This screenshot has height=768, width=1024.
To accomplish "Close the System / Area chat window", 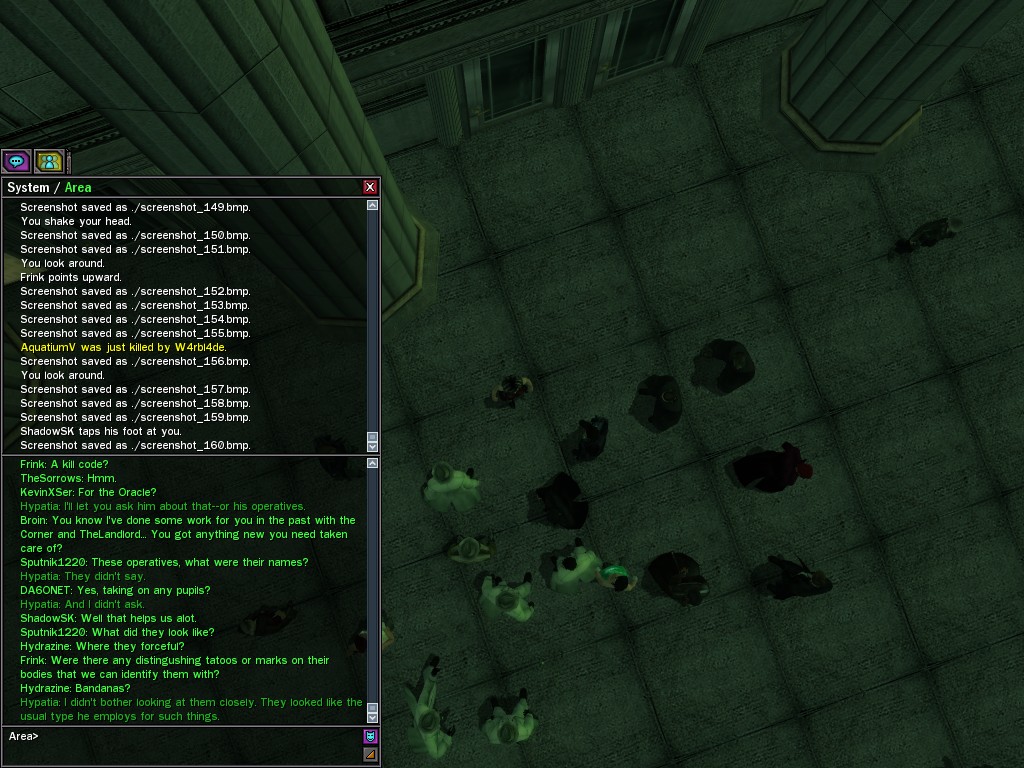I will coord(370,187).
